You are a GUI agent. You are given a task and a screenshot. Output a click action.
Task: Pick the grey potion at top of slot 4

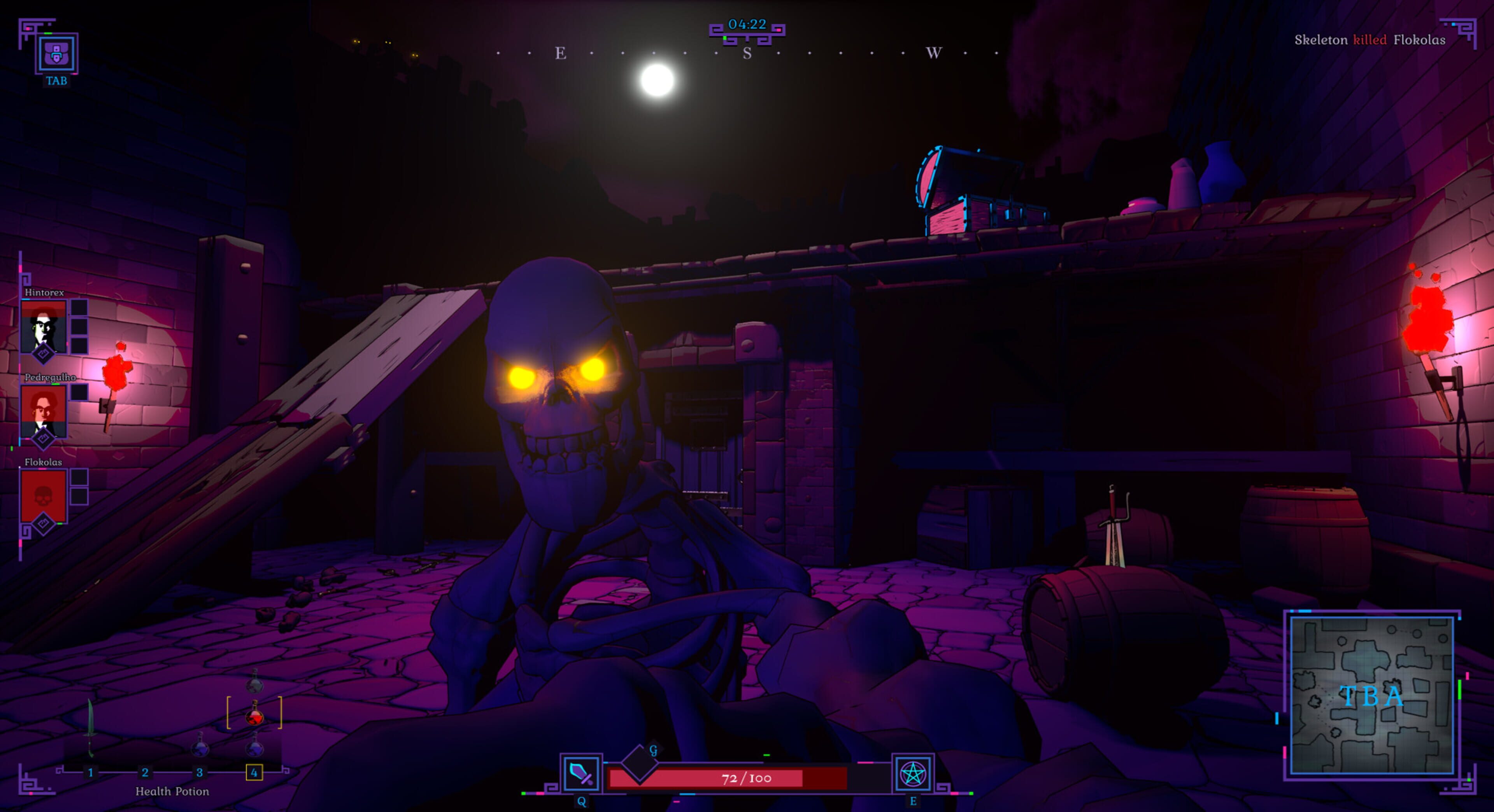pyautogui.click(x=254, y=683)
